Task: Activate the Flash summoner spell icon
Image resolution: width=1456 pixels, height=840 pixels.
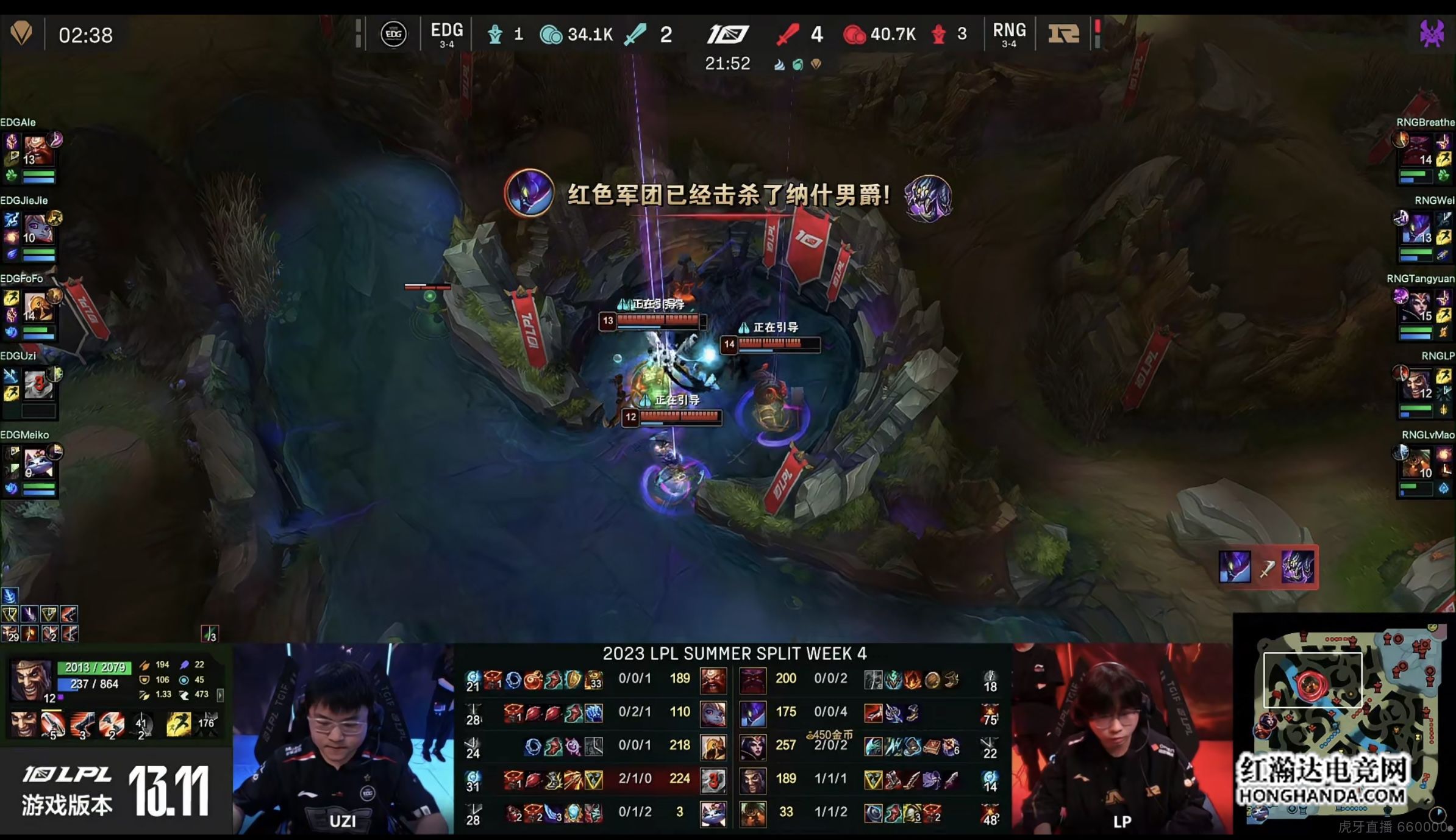Action: [x=178, y=724]
